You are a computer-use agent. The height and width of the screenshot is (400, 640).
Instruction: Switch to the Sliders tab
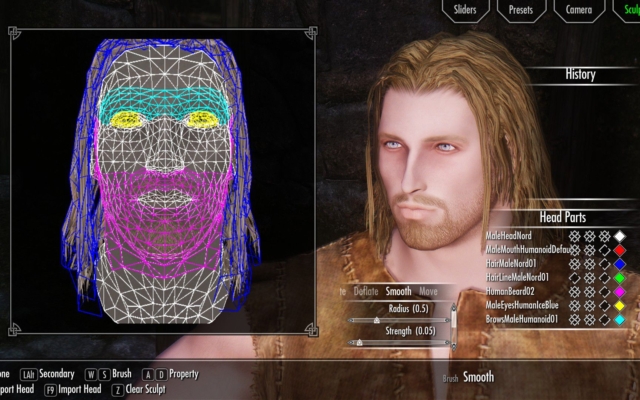point(466,10)
